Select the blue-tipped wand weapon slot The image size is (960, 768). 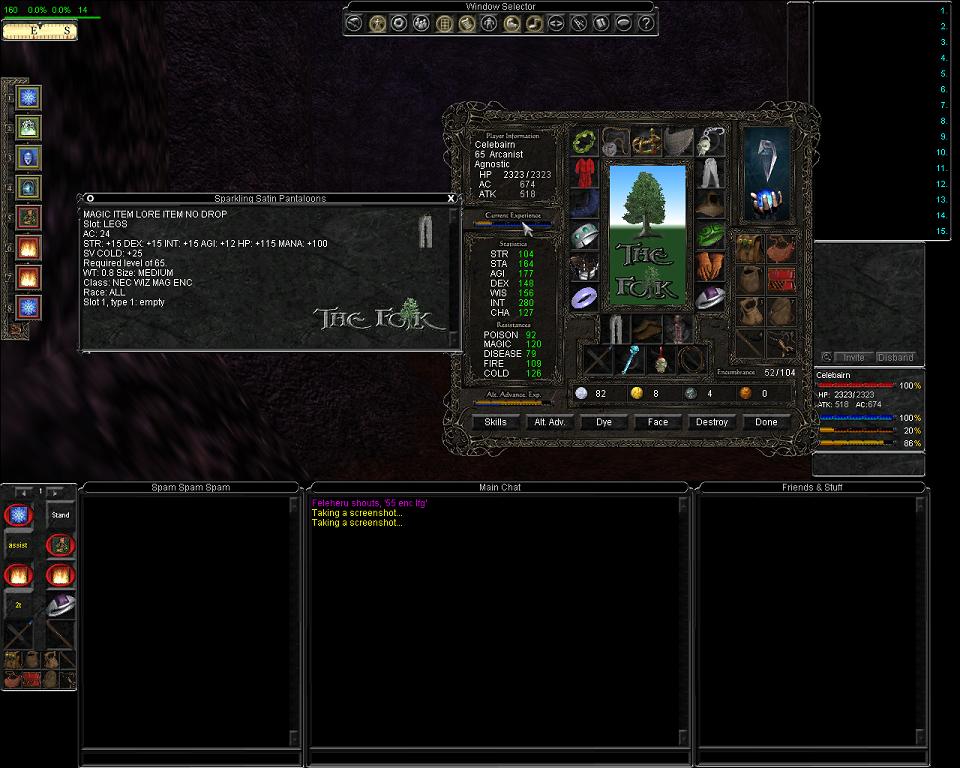(629, 360)
